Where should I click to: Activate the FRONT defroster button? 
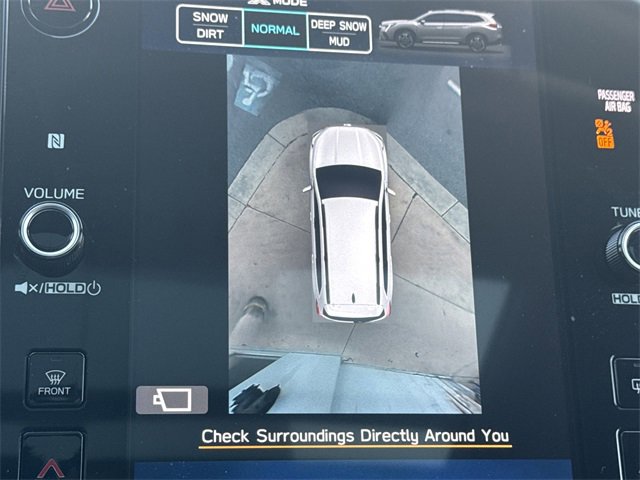(x=55, y=380)
